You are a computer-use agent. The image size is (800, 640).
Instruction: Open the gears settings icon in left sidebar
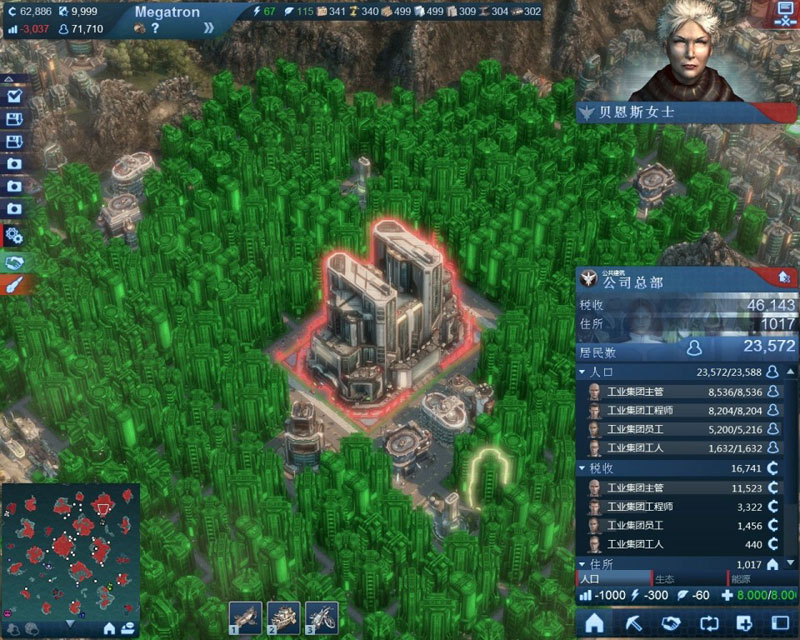(15, 236)
